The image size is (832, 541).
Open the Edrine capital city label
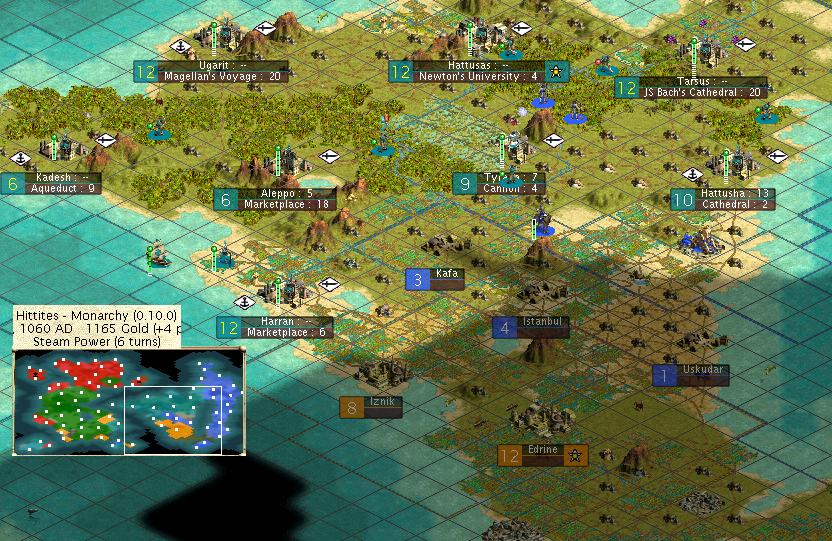pos(542,455)
